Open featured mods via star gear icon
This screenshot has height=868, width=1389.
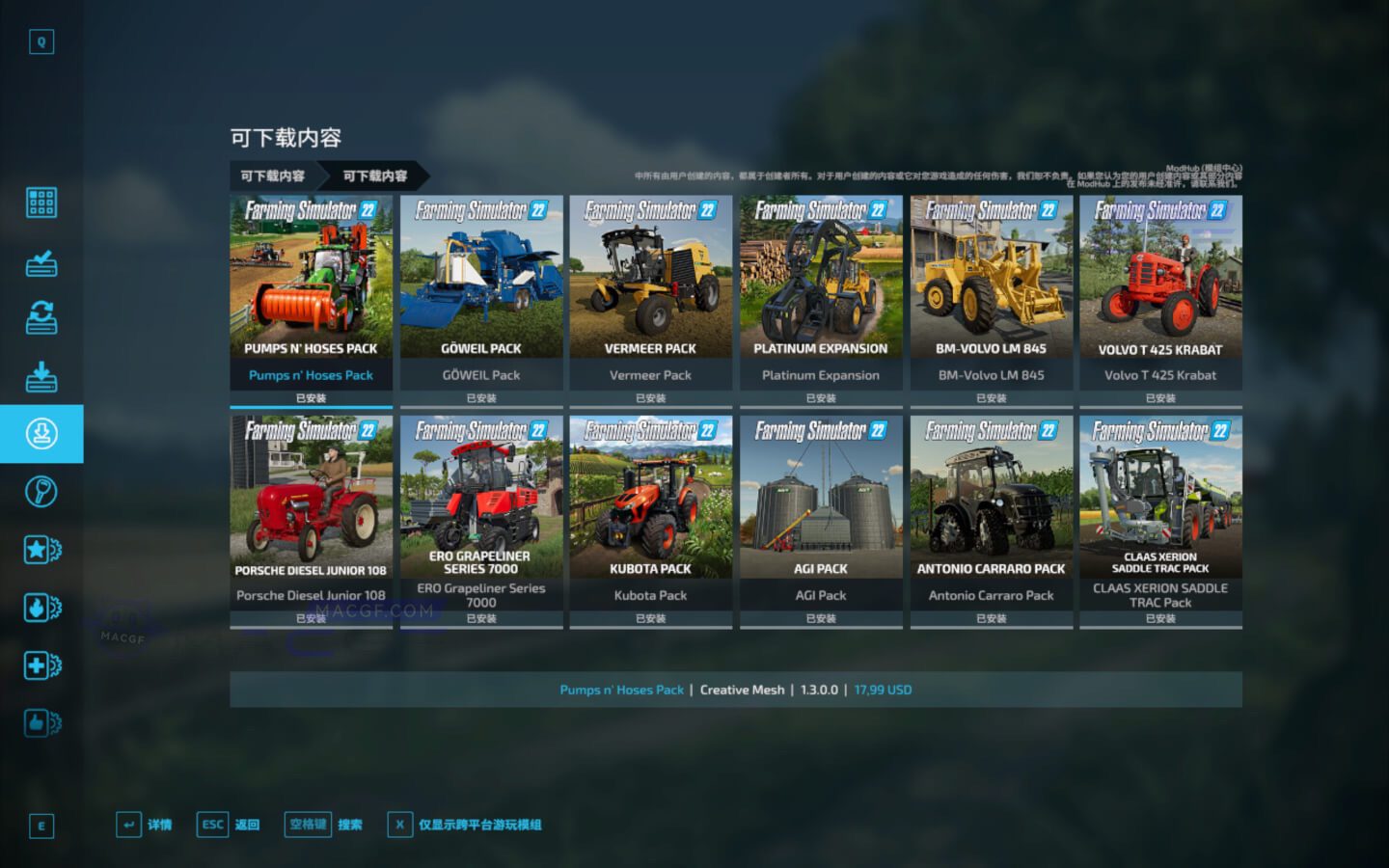pyautogui.click(x=41, y=550)
